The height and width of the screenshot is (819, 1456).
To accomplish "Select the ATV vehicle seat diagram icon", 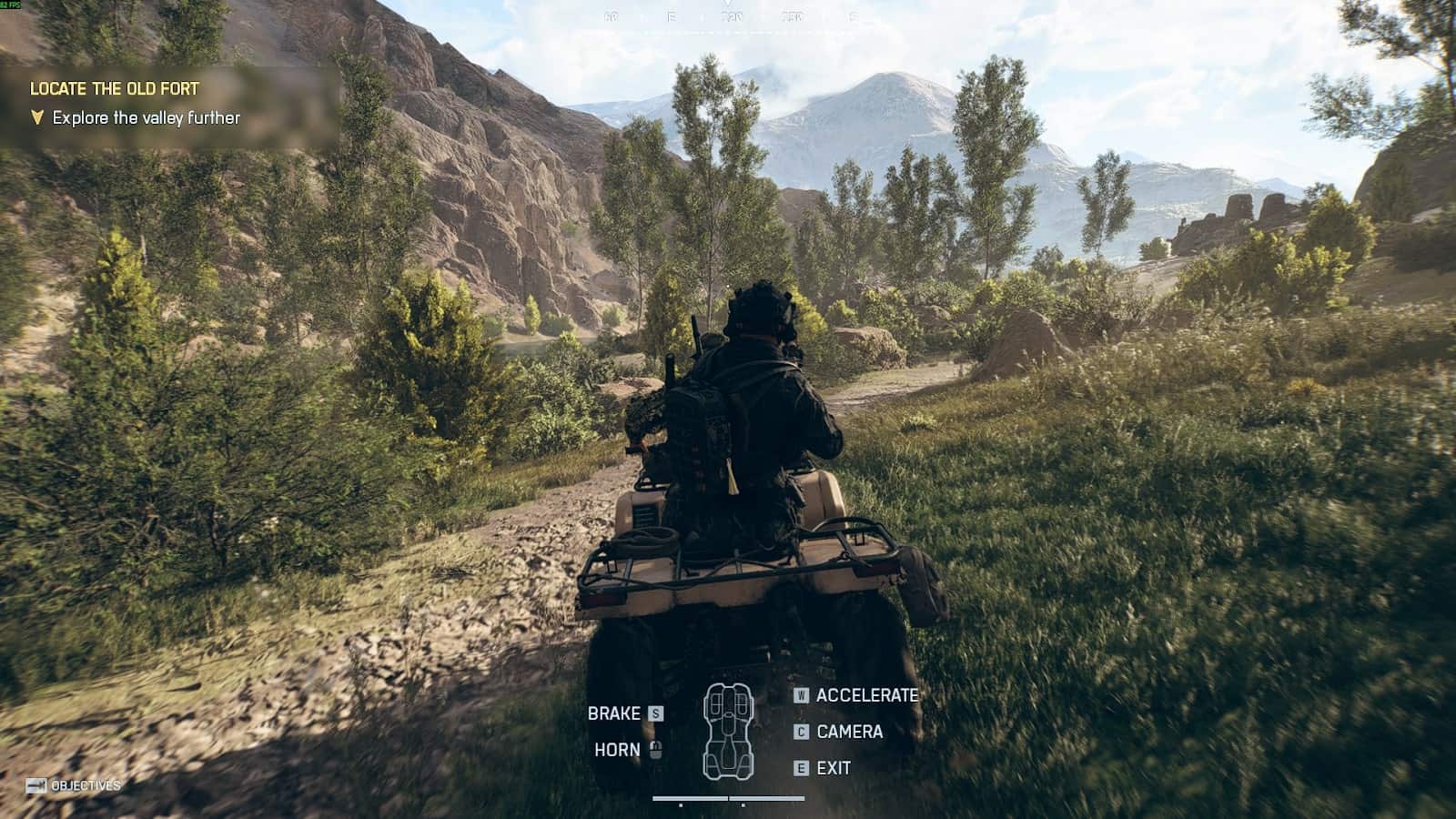I will coord(728,731).
